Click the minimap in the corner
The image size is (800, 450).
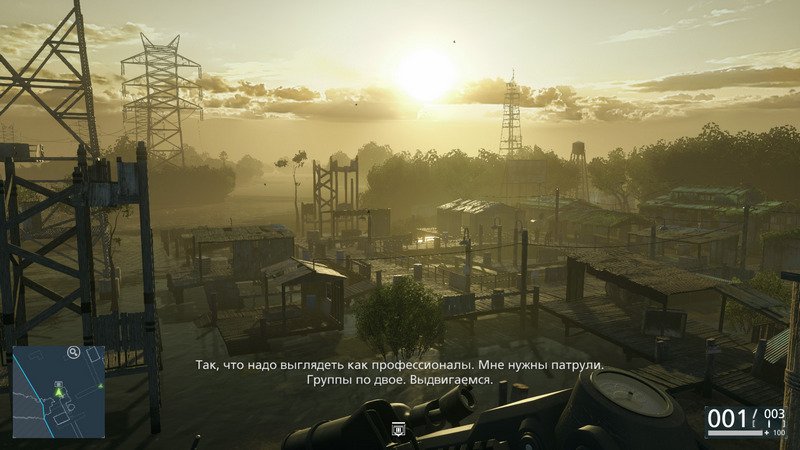tap(59, 393)
